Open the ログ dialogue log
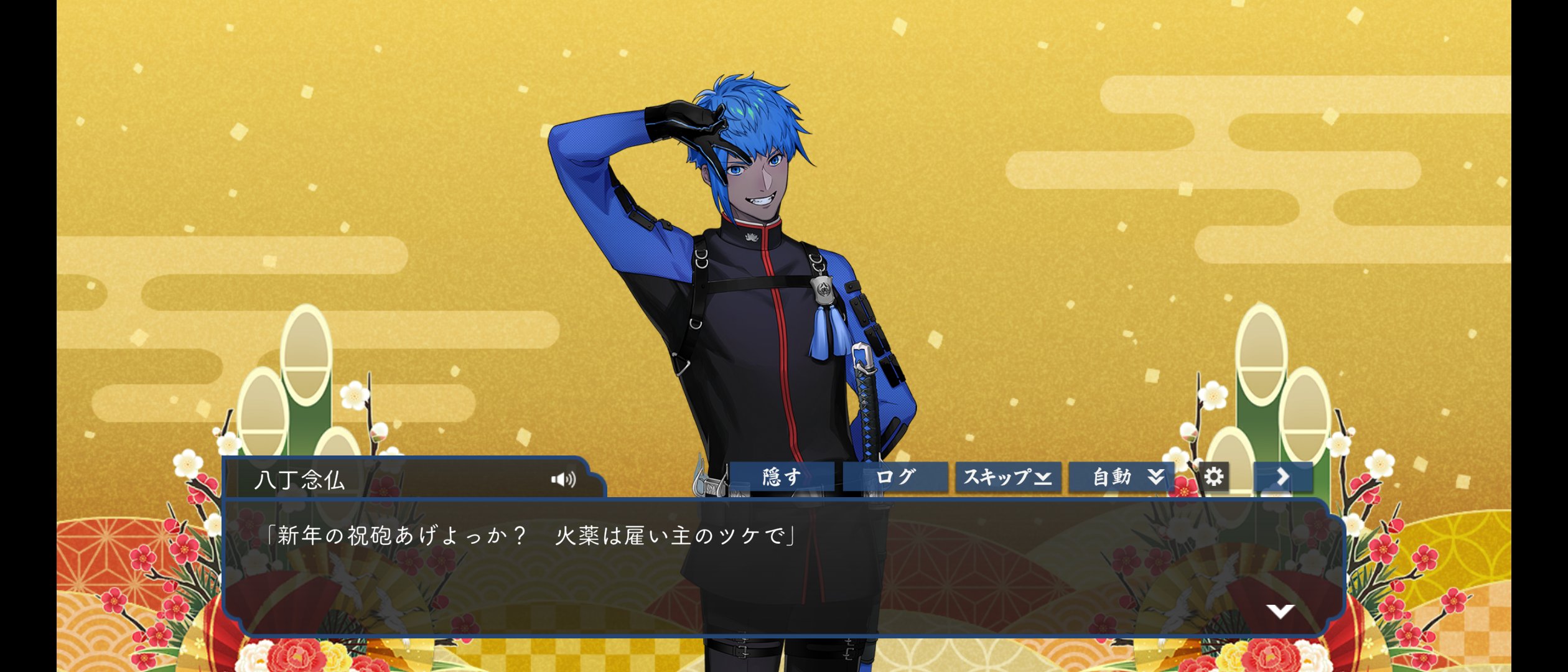The image size is (1568, 672). coord(895,477)
